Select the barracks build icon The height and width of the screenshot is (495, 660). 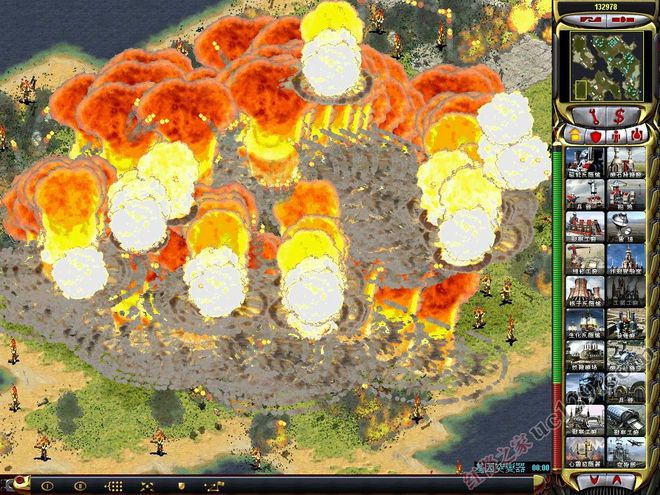click(584, 193)
